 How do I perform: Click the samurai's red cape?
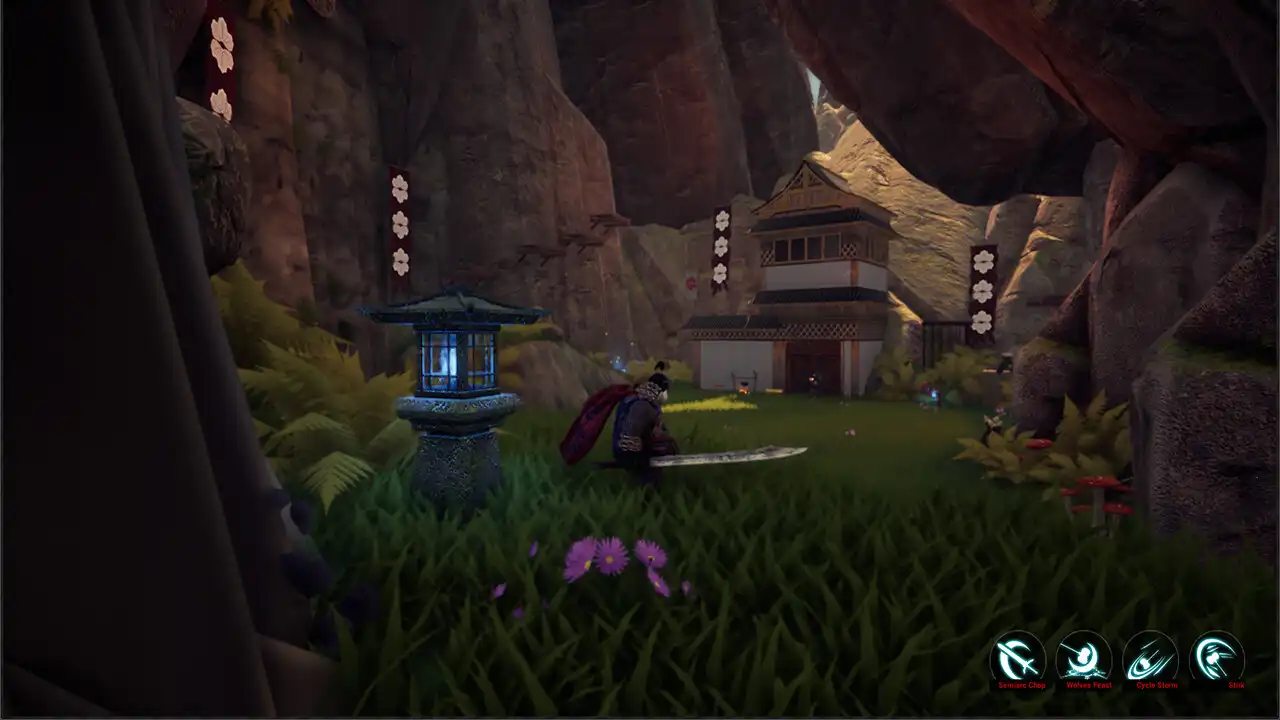590,420
